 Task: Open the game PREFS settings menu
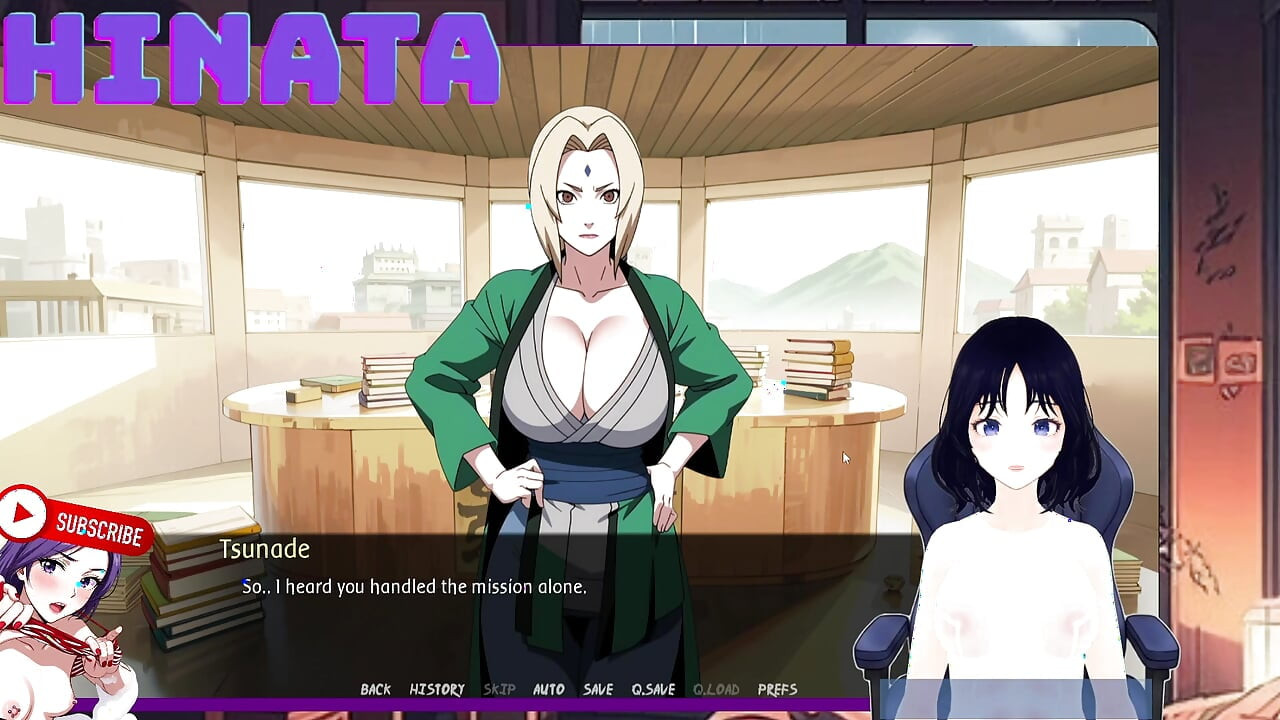[781, 689]
